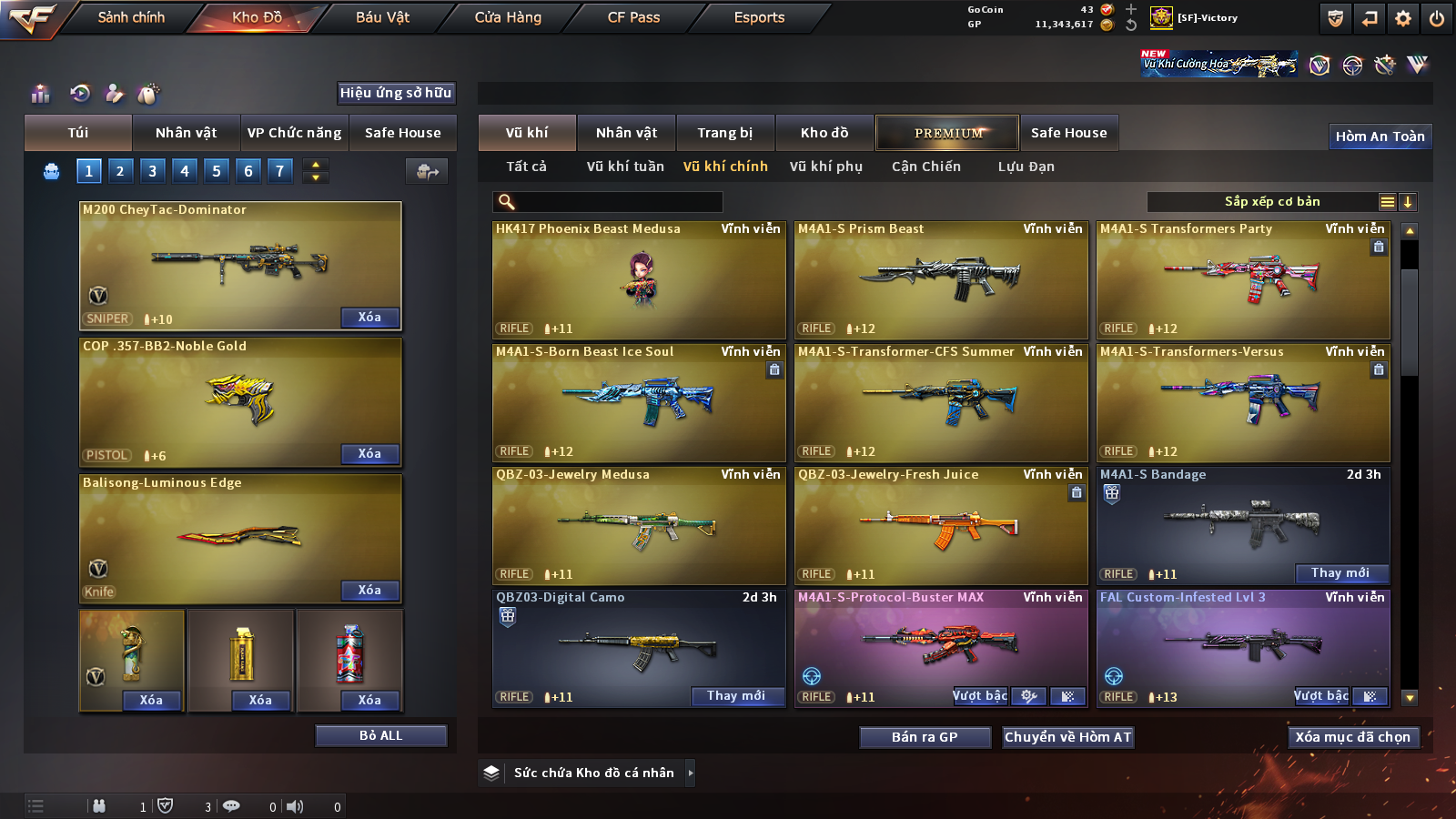Viewport: 1456px width, 819px height.
Task: Open the Esports tab
Action: point(759,17)
